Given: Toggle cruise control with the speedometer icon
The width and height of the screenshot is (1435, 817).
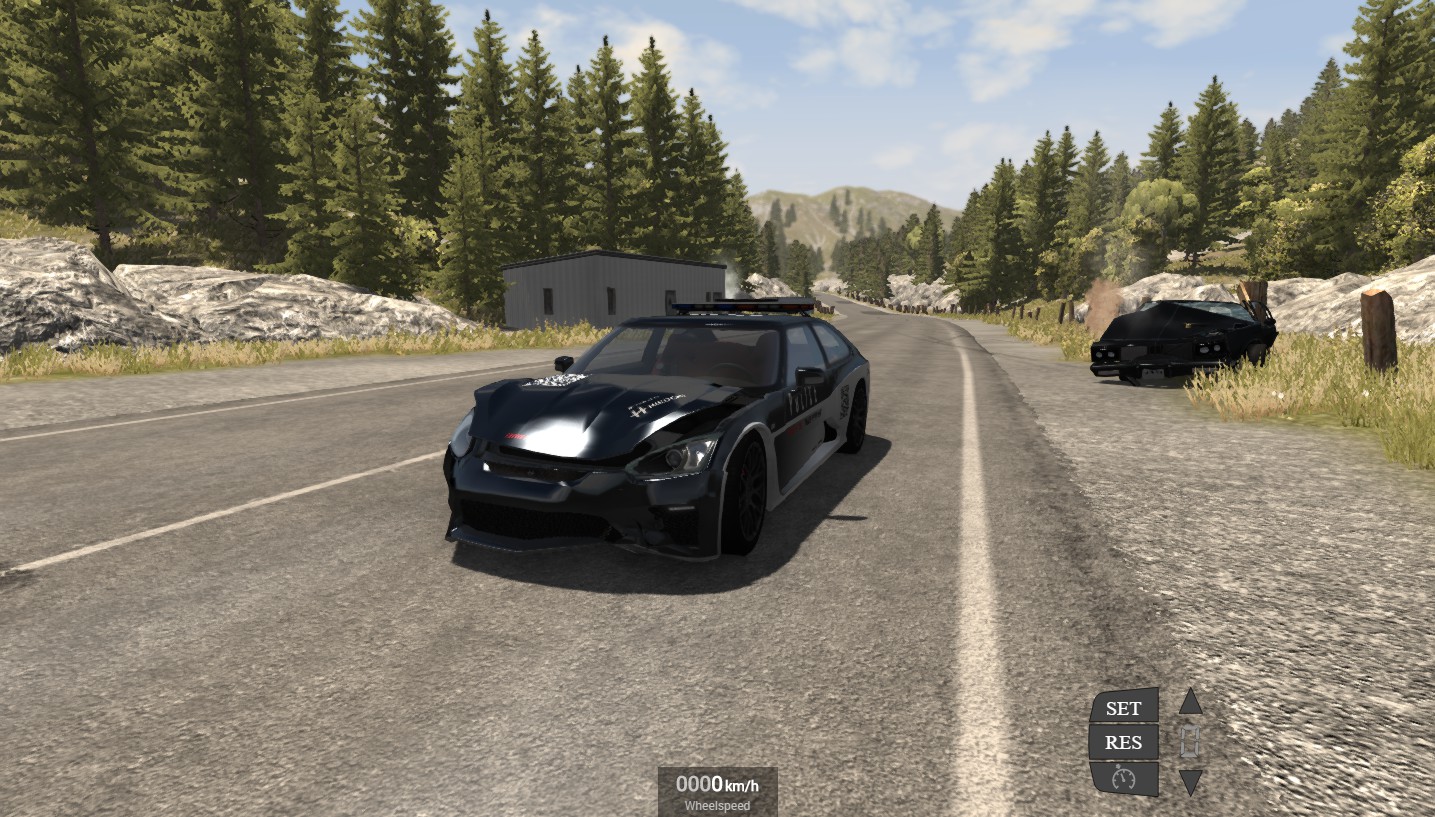Looking at the screenshot, I should click(x=1124, y=778).
